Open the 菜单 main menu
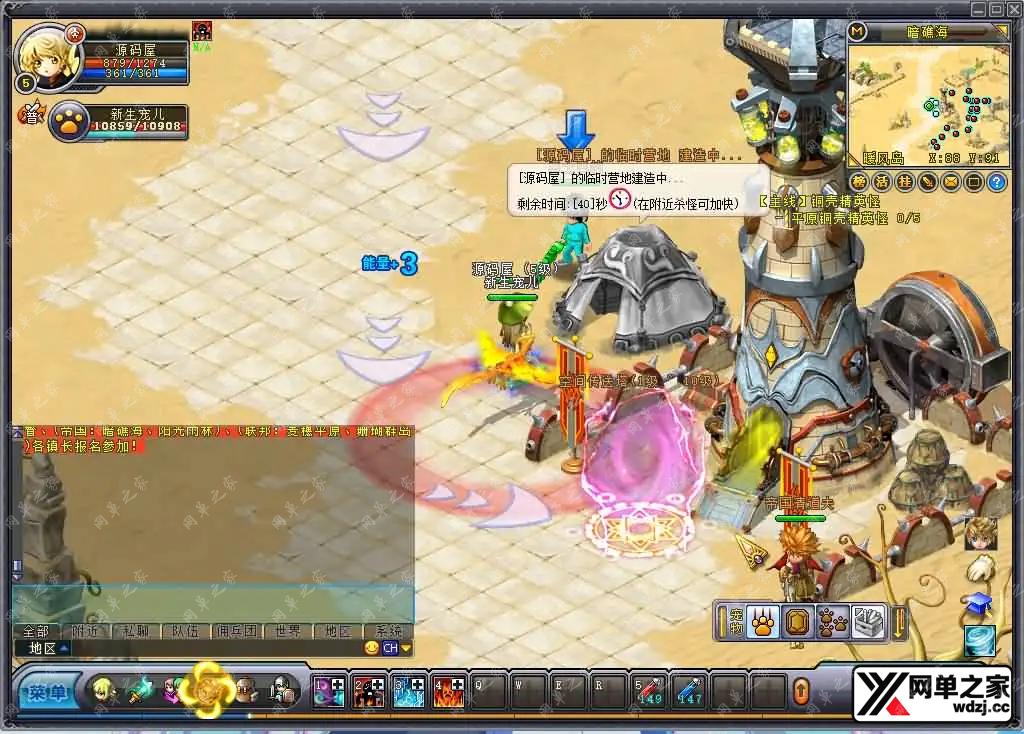The image size is (1024, 734). [x=46, y=691]
